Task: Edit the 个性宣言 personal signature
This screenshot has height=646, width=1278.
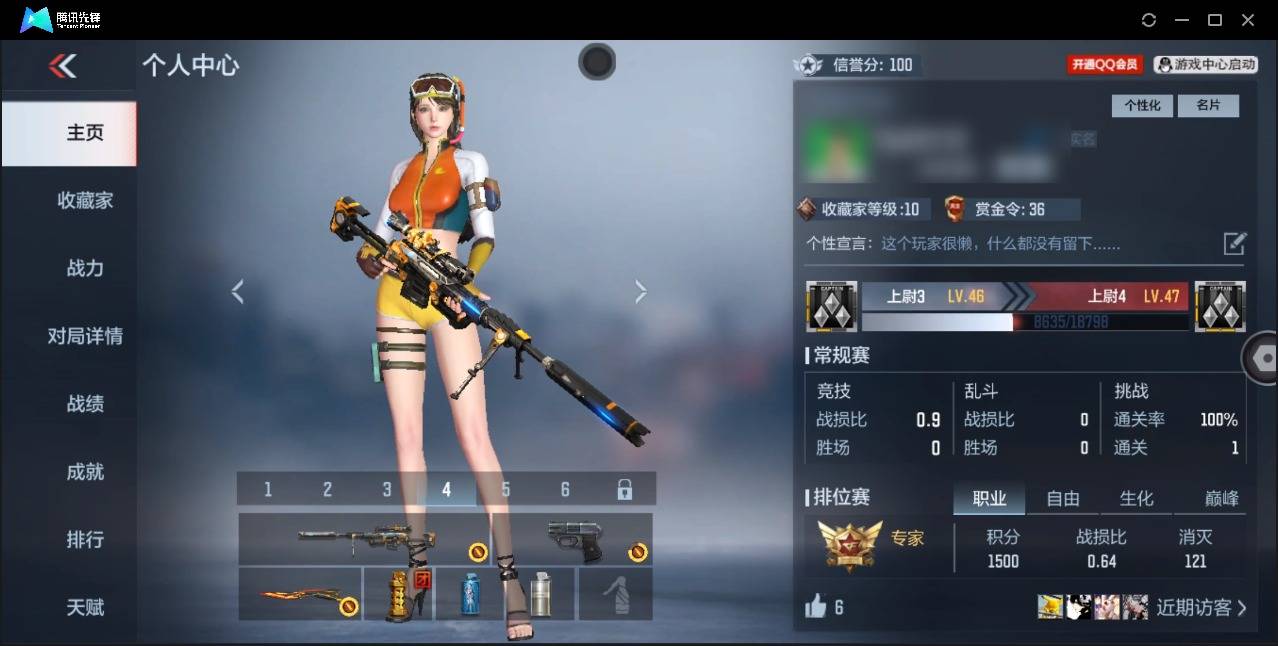Action: tap(1235, 243)
